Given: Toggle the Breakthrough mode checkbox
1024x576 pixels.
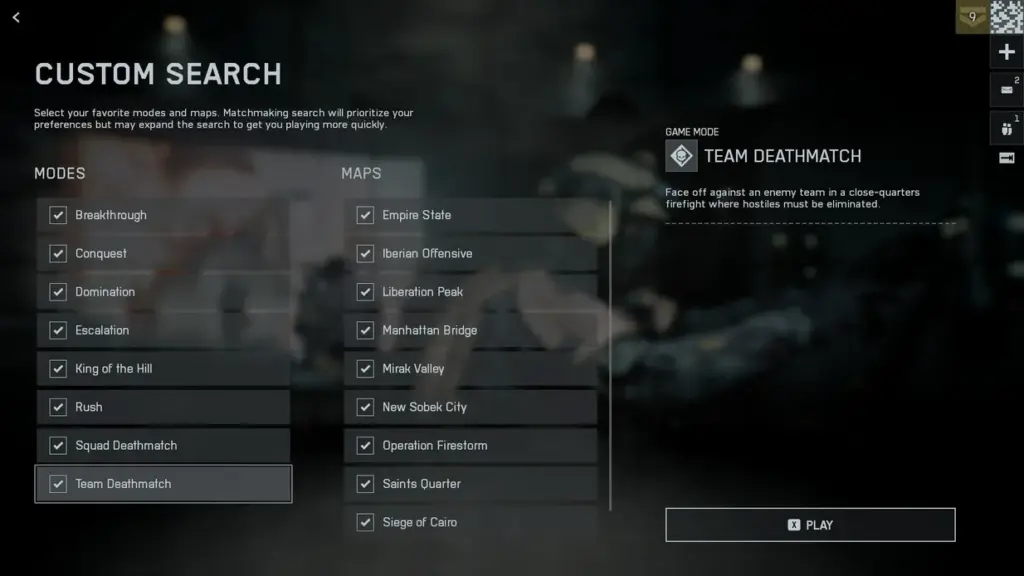Looking at the screenshot, I should click(58, 215).
